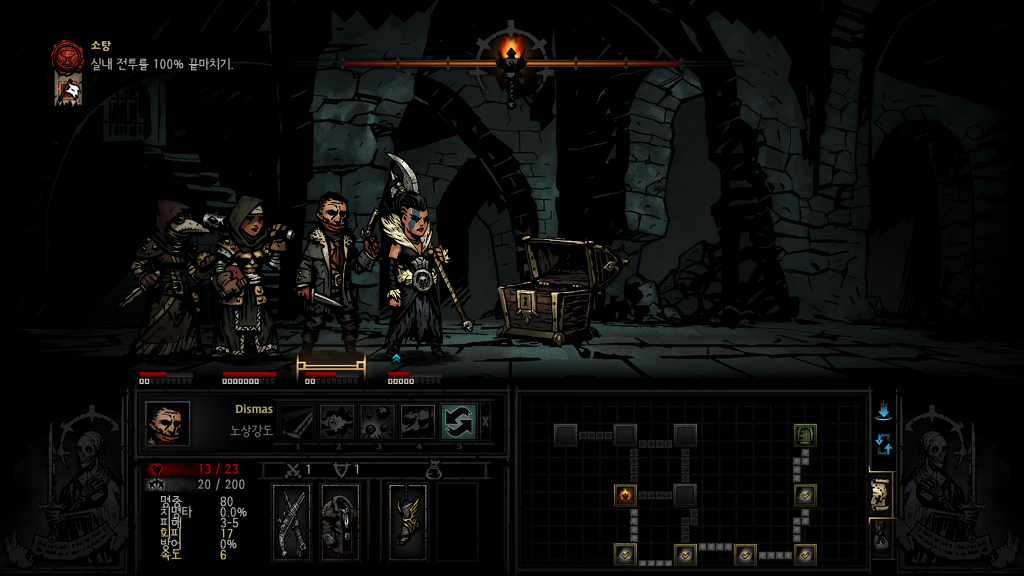Click the blue downward arrow button
1024x576 pixels.
coord(883,412)
